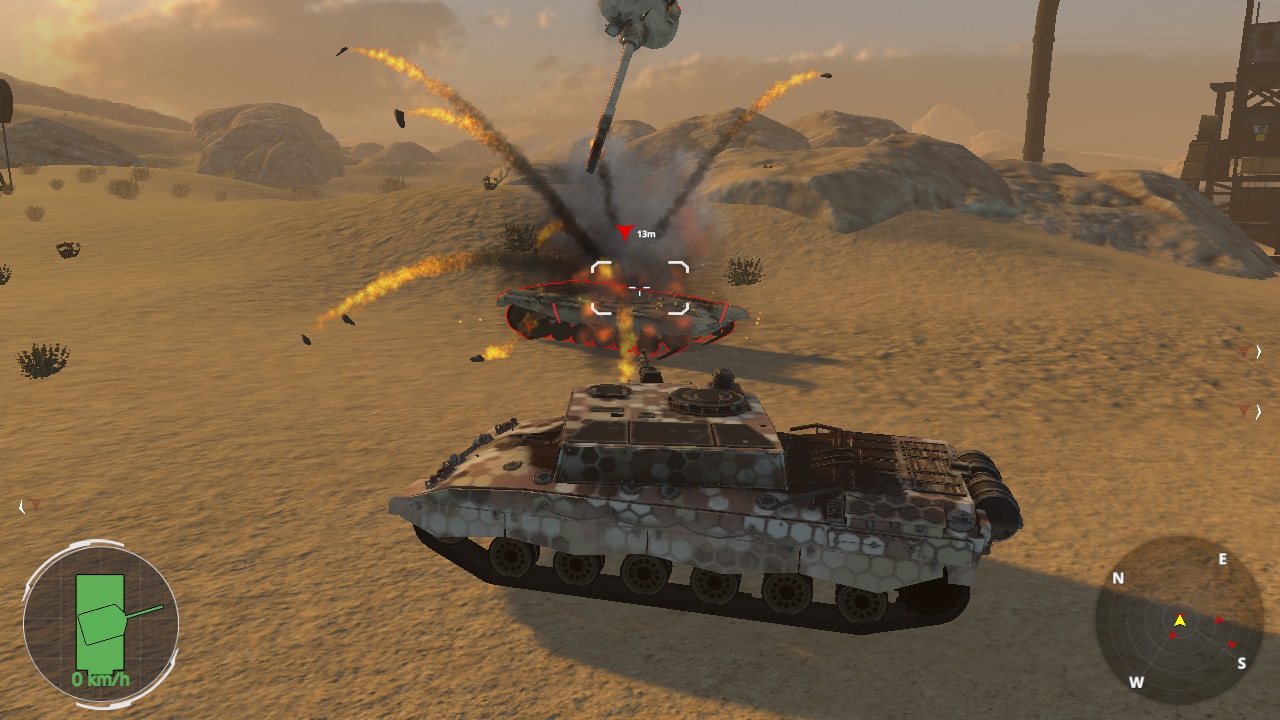Click the lower red blip near the compass S label
Viewport: 1280px width, 720px height.
[1232, 644]
